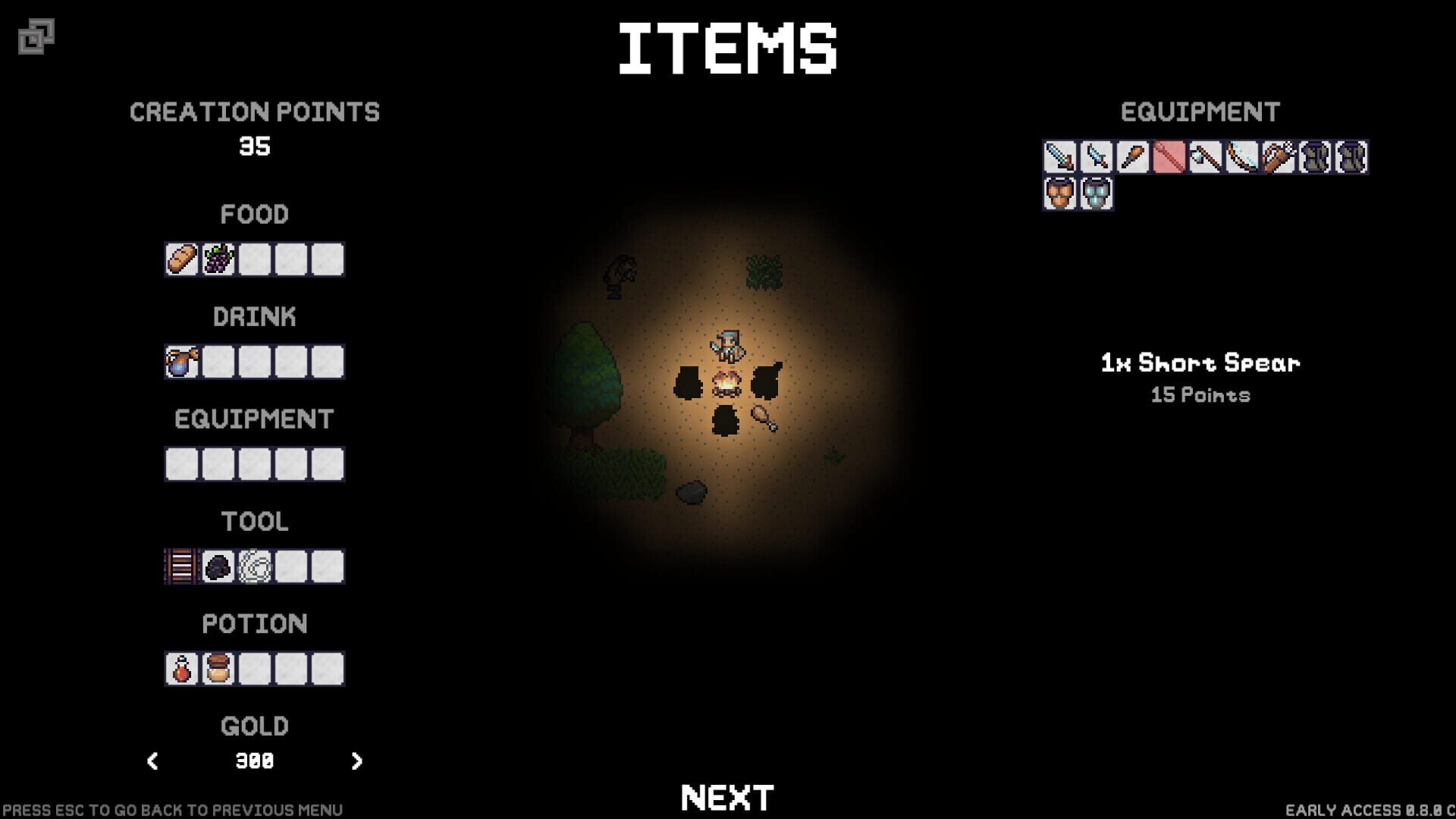The image size is (1456, 819).
Task: Select the waterskin in the Drink slot
Action: tap(182, 362)
